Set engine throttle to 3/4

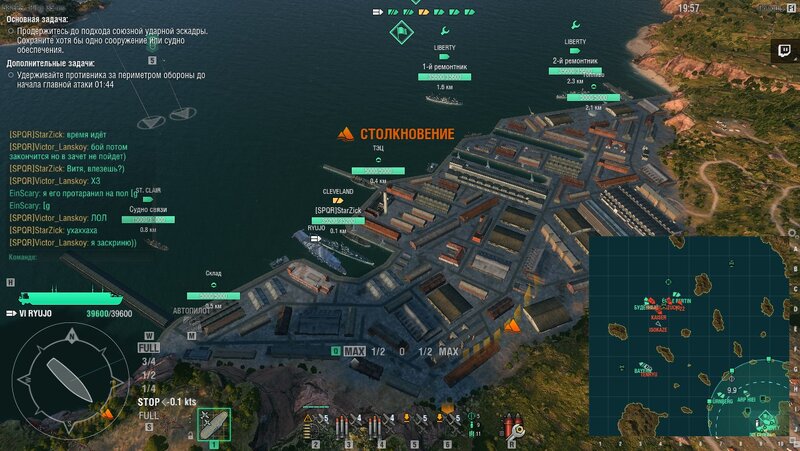[149, 361]
